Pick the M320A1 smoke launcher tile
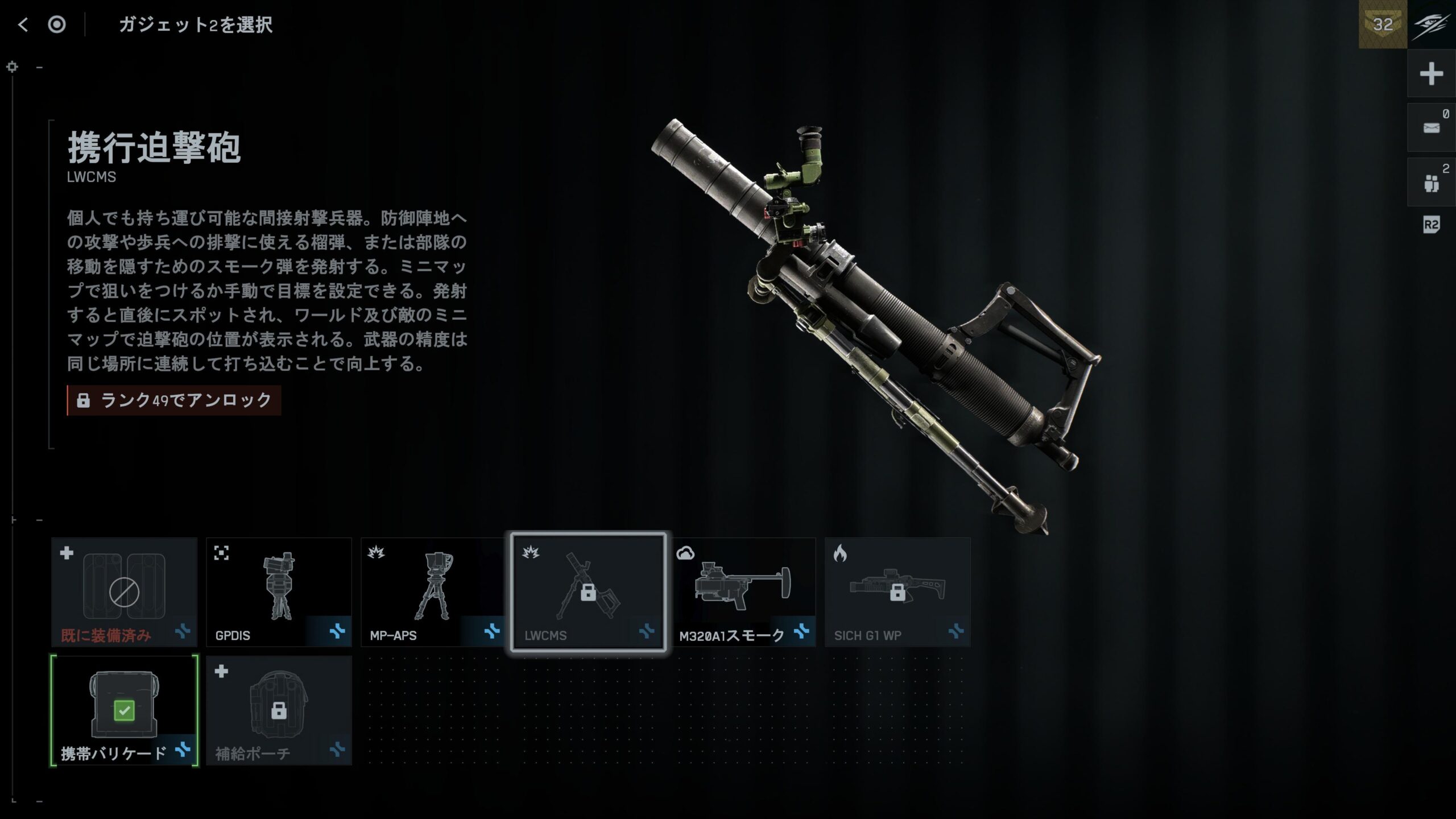This screenshot has height=819, width=1456. point(743,591)
